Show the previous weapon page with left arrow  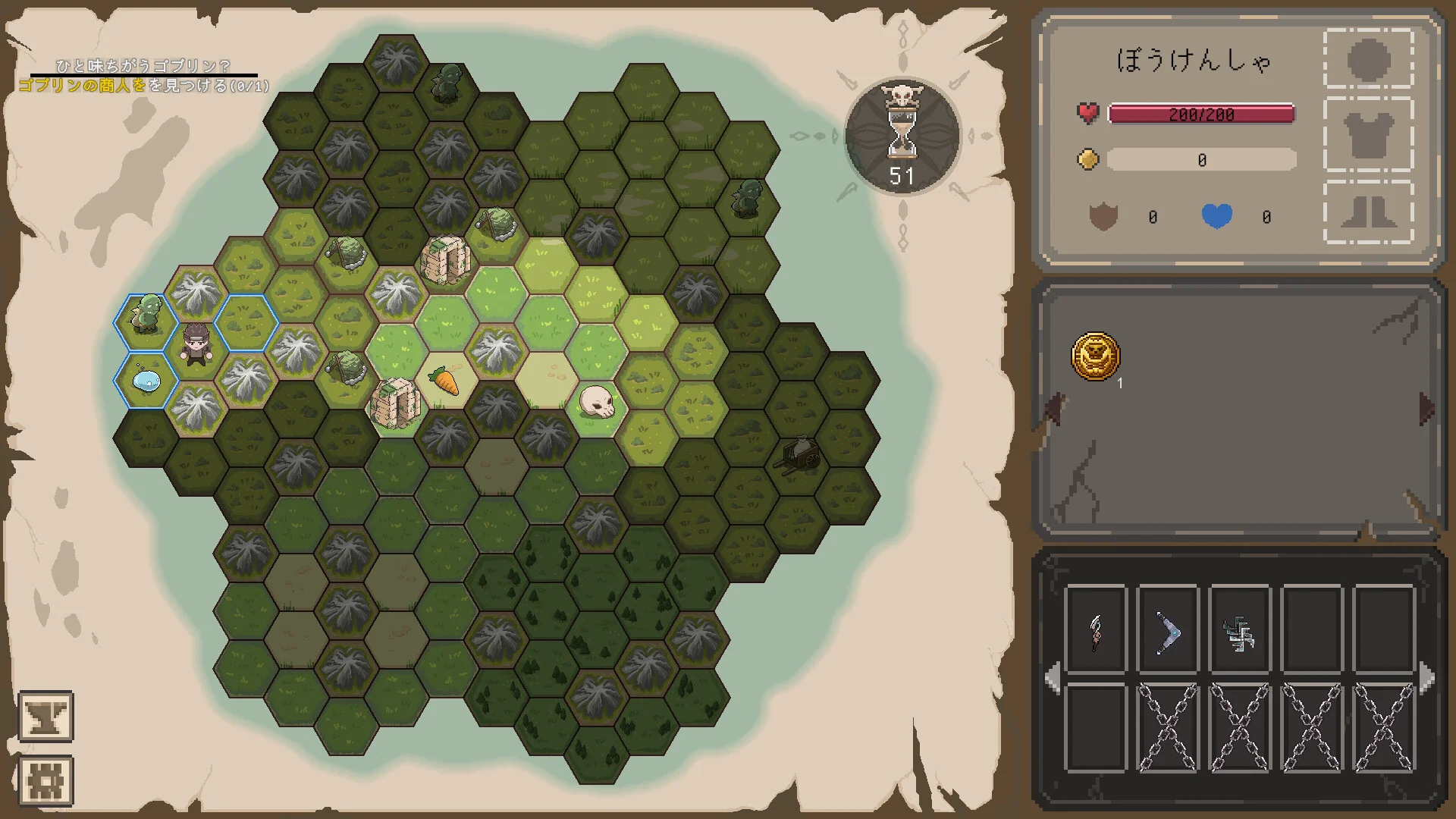pos(1052,677)
